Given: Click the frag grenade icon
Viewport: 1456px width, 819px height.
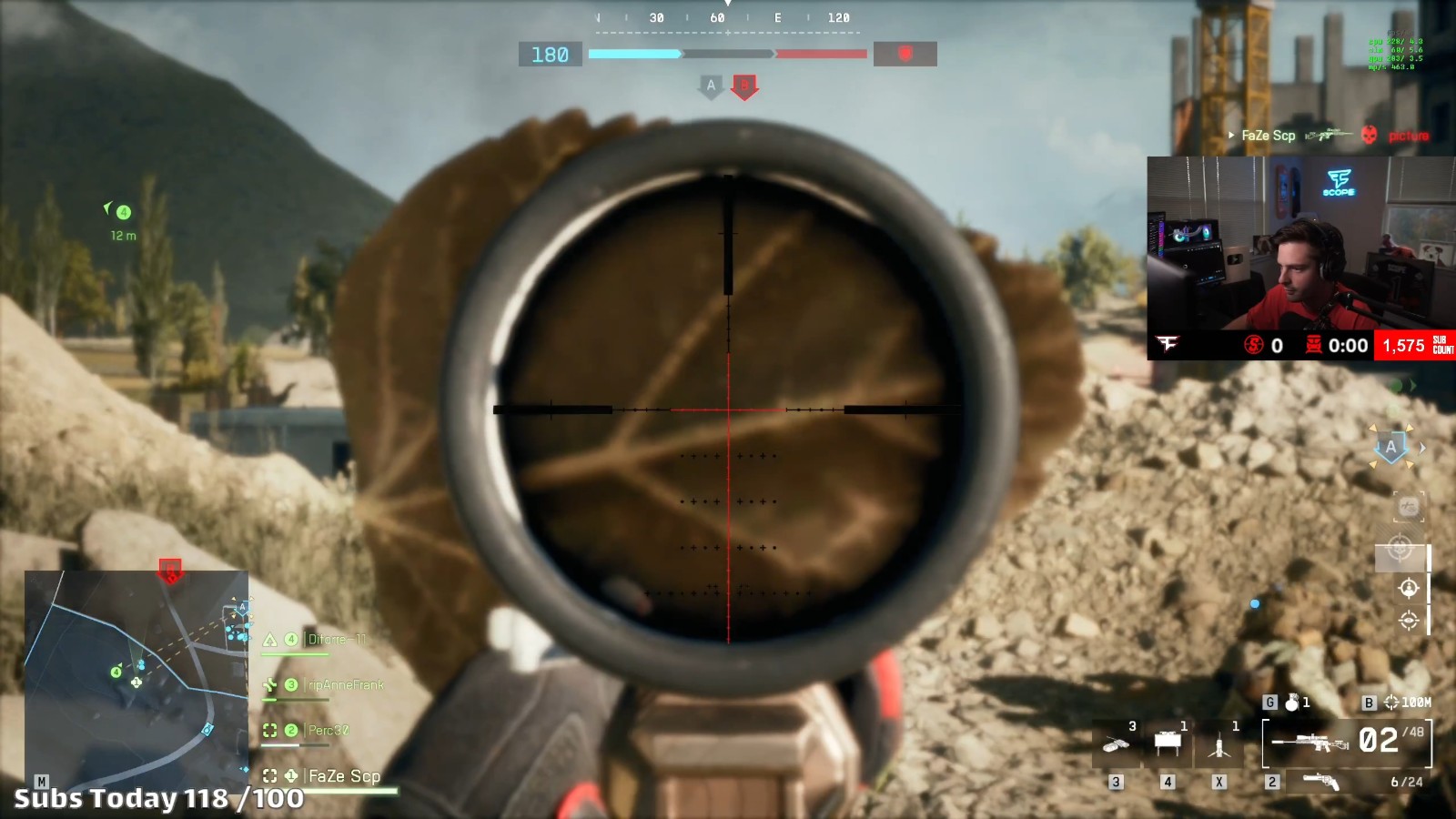Looking at the screenshot, I should coord(1291,702).
